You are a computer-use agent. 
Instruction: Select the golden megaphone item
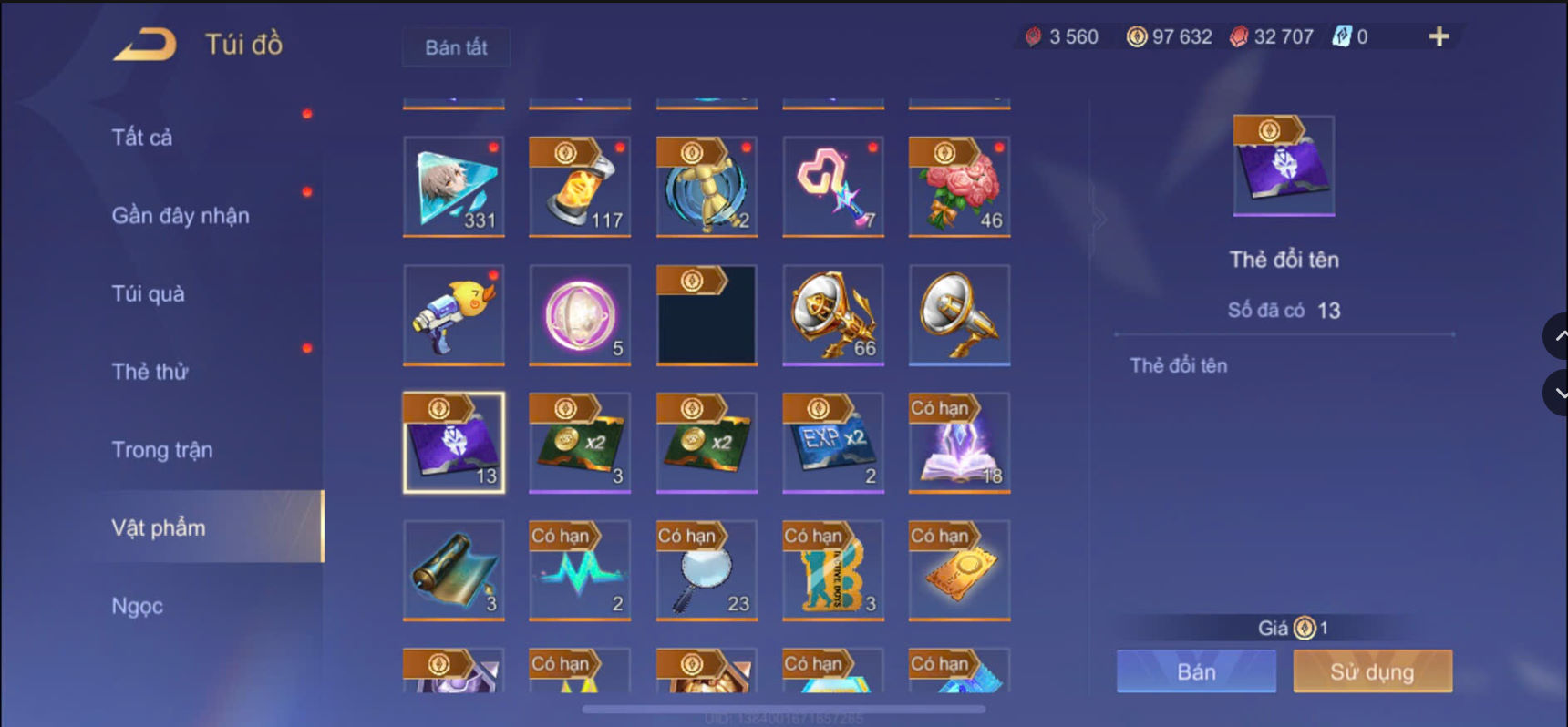[959, 314]
